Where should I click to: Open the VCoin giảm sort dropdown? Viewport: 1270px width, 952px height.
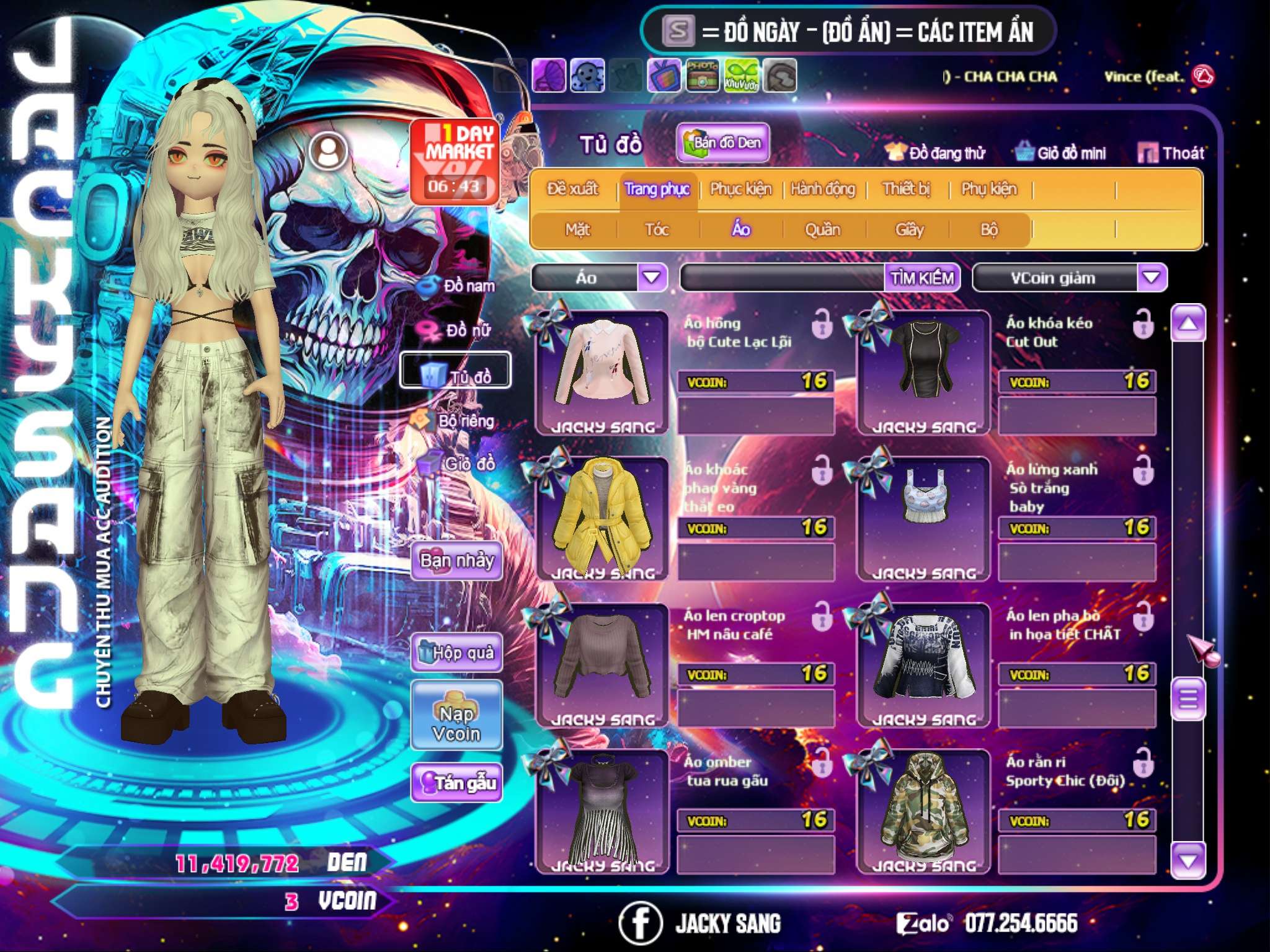tap(1152, 277)
